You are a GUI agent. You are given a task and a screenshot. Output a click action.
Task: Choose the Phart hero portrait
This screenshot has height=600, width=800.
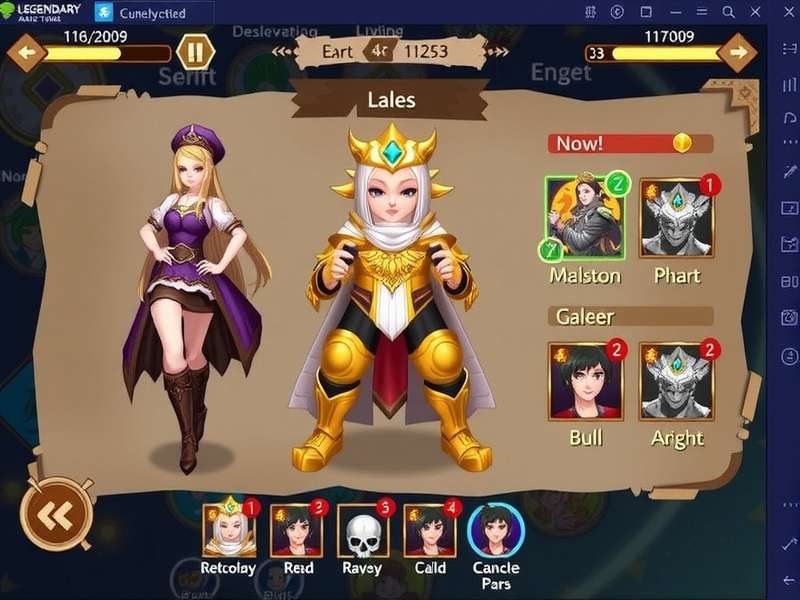click(677, 218)
